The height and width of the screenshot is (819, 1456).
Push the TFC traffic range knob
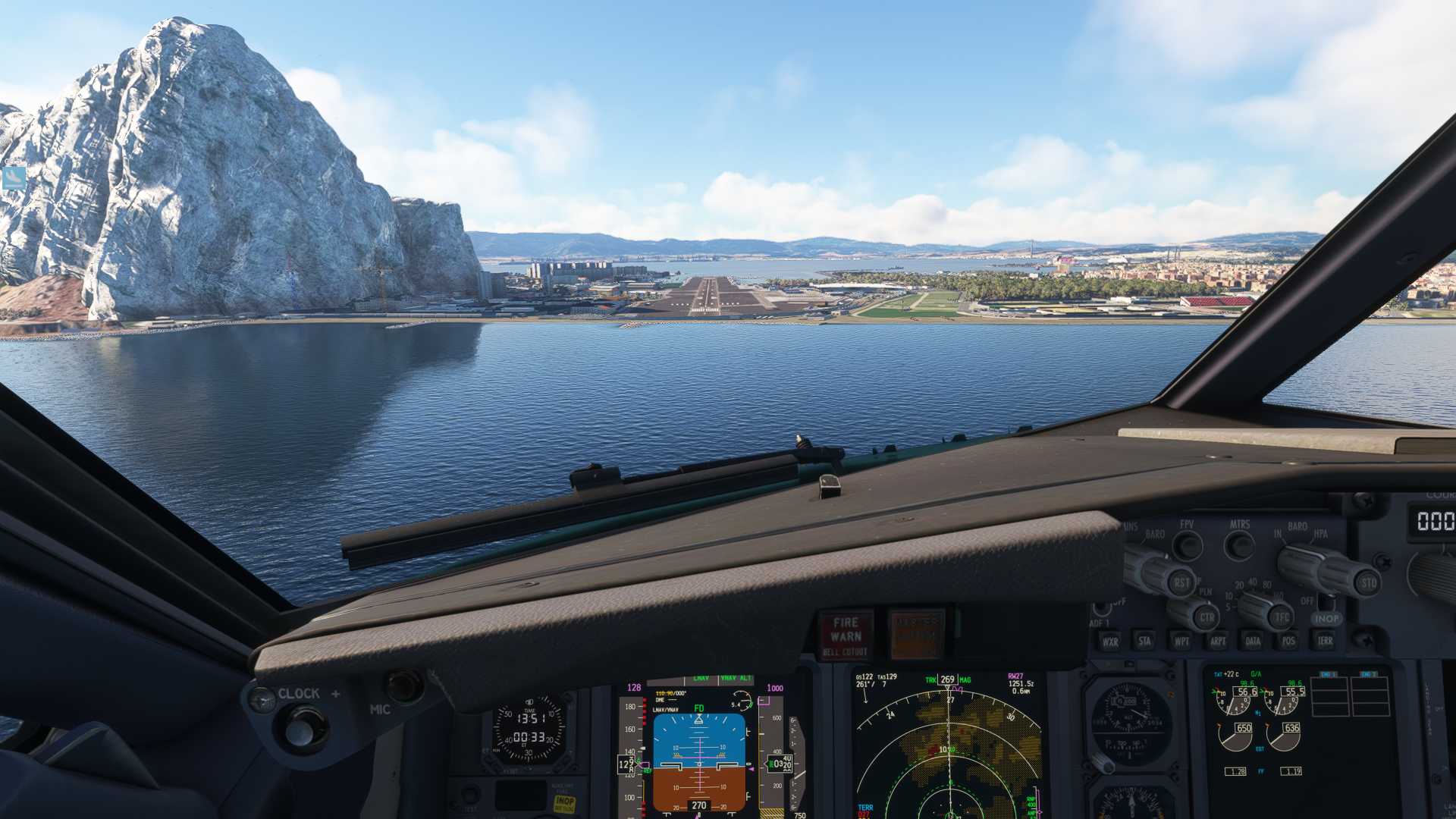[1282, 617]
